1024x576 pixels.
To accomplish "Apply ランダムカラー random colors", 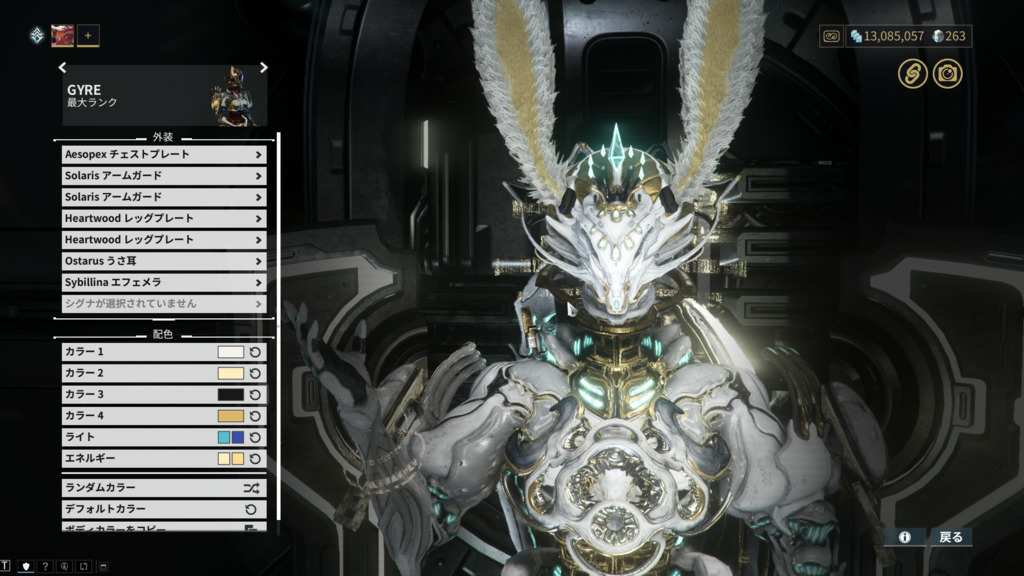I will point(163,488).
